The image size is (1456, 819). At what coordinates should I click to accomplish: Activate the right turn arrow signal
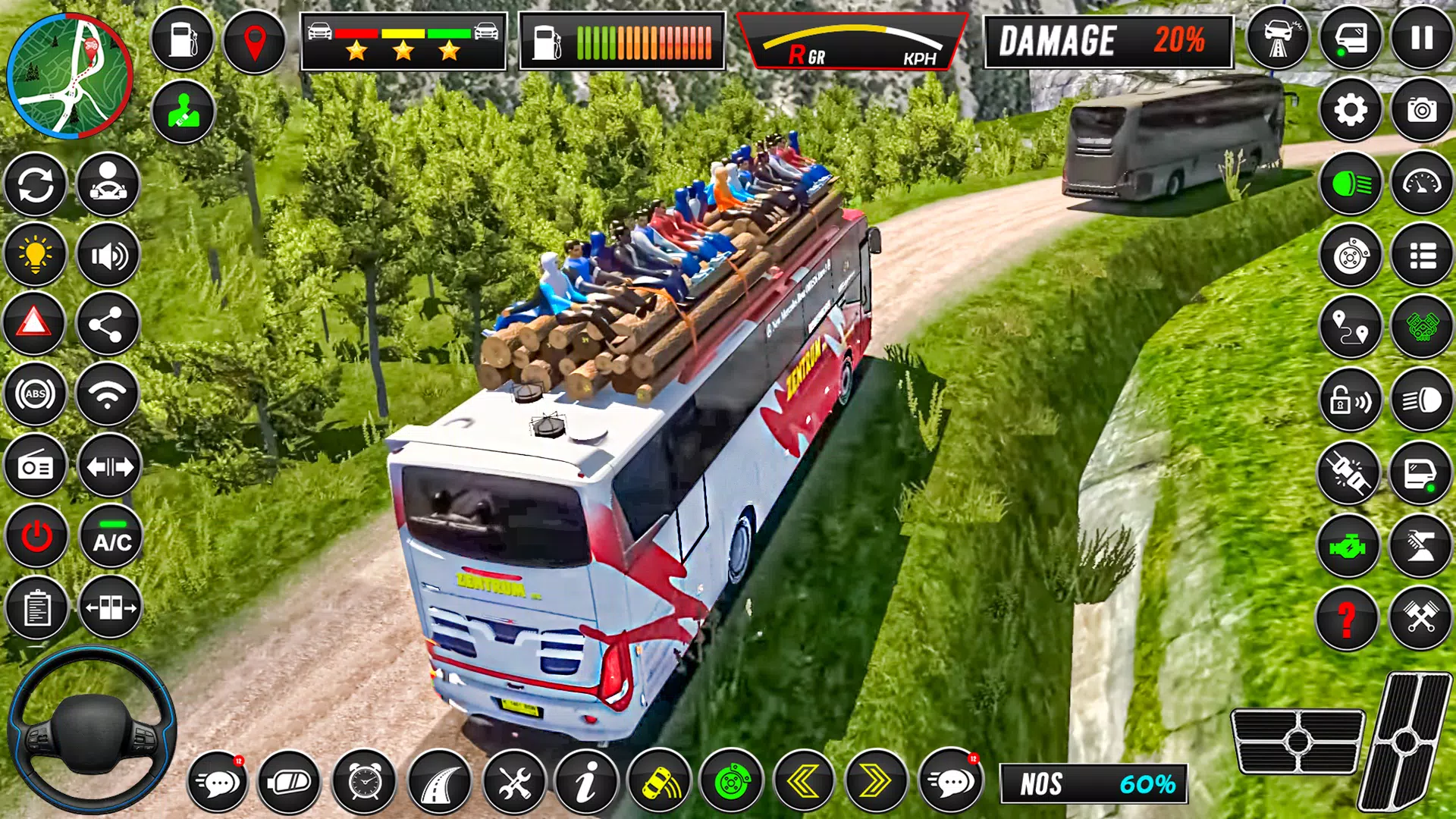click(876, 781)
